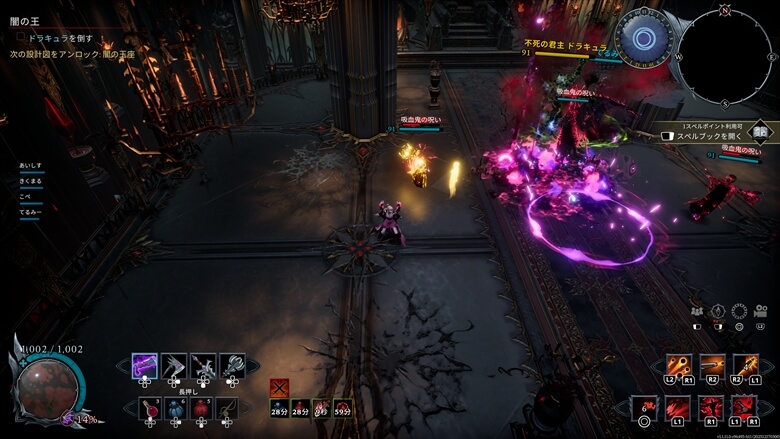The width and height of the screenshot is (780, 439).
Task: Trigger the red beast ultimate ability
Action: [x=745, y=407]
